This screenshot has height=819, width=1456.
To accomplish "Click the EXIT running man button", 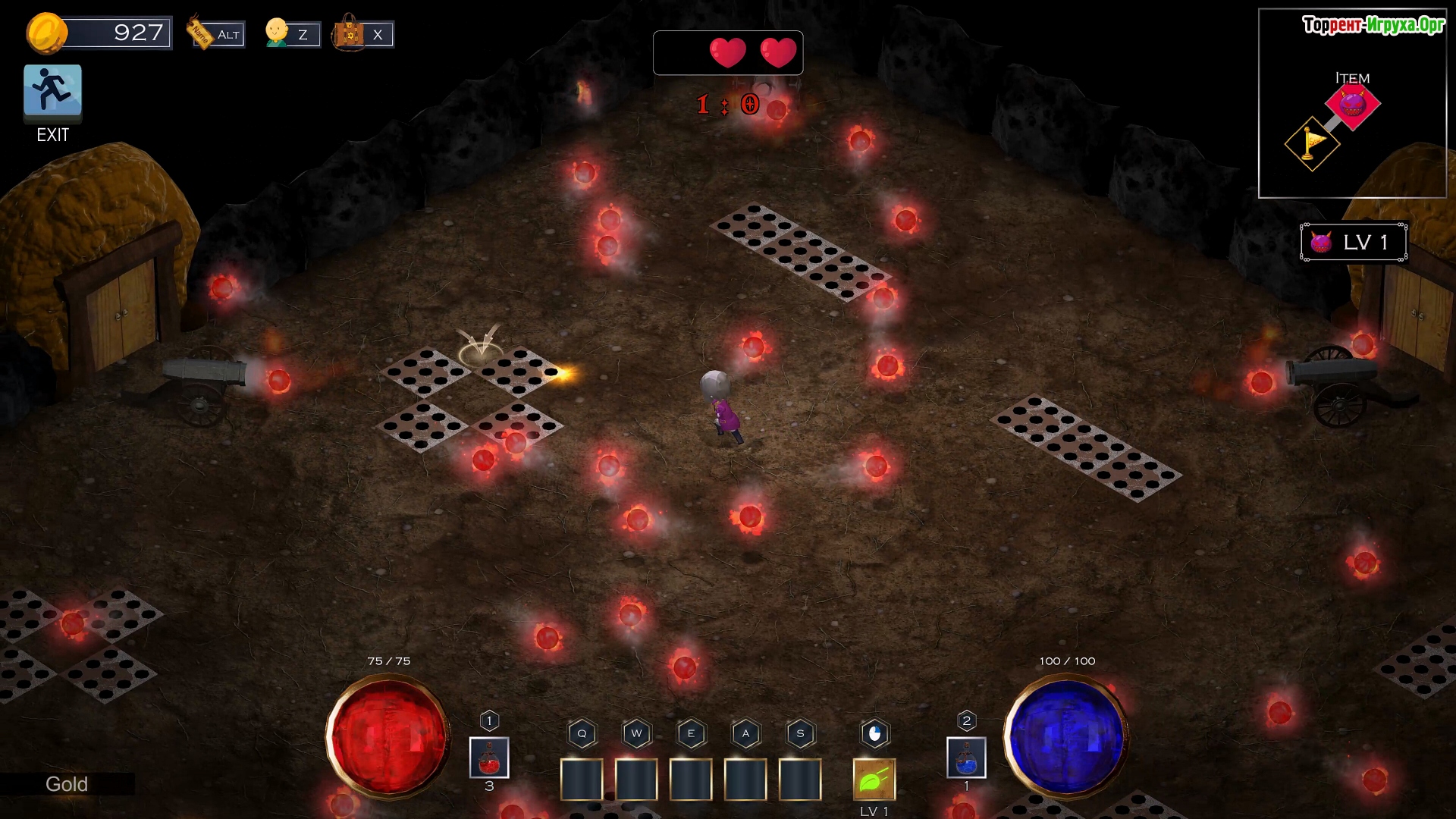I will [x=52, y=92].
